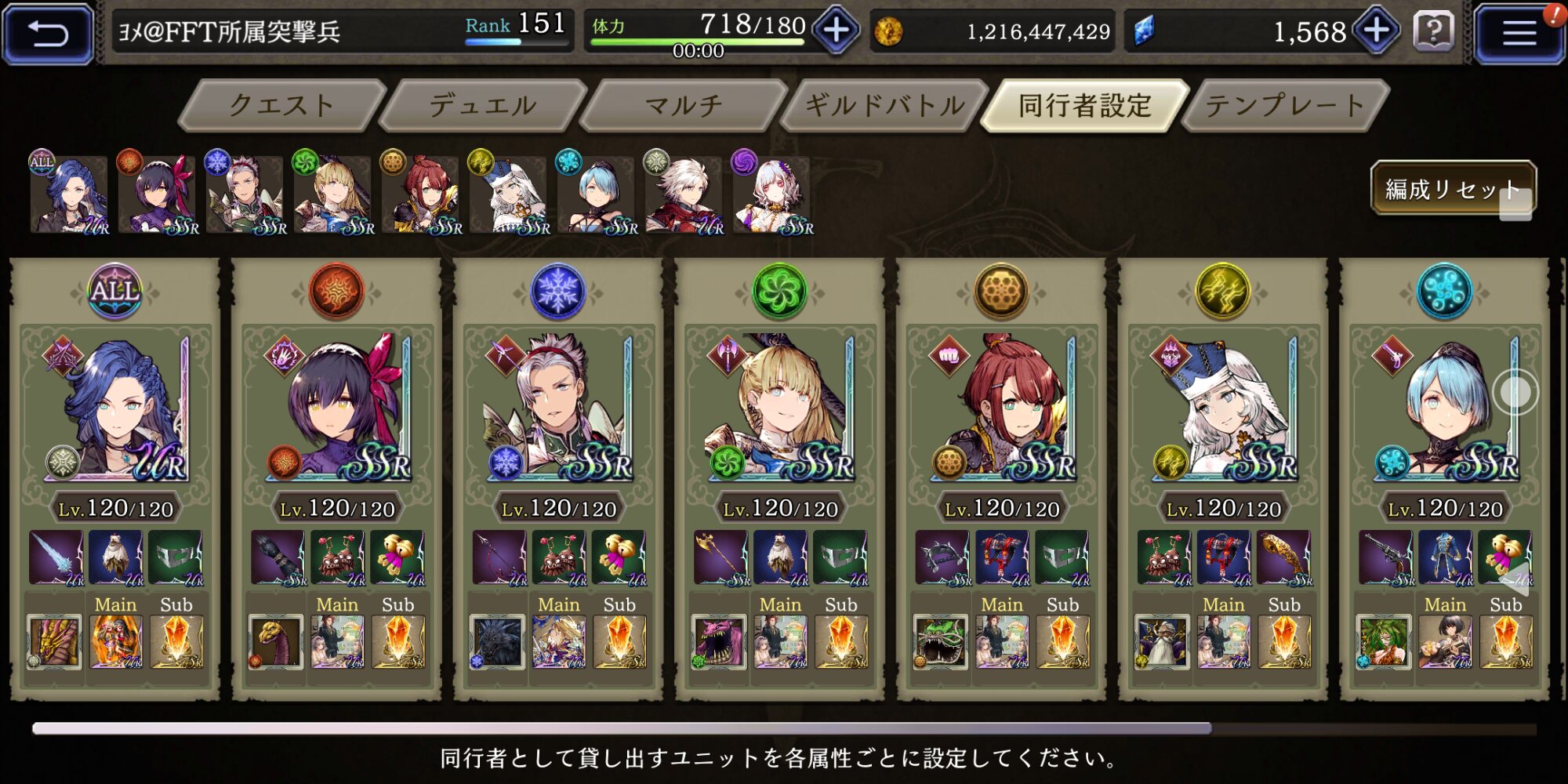Screen dimensions: 1568x784
Task: Buy more blue crystals with plus button
Action: coord(1377,31)
